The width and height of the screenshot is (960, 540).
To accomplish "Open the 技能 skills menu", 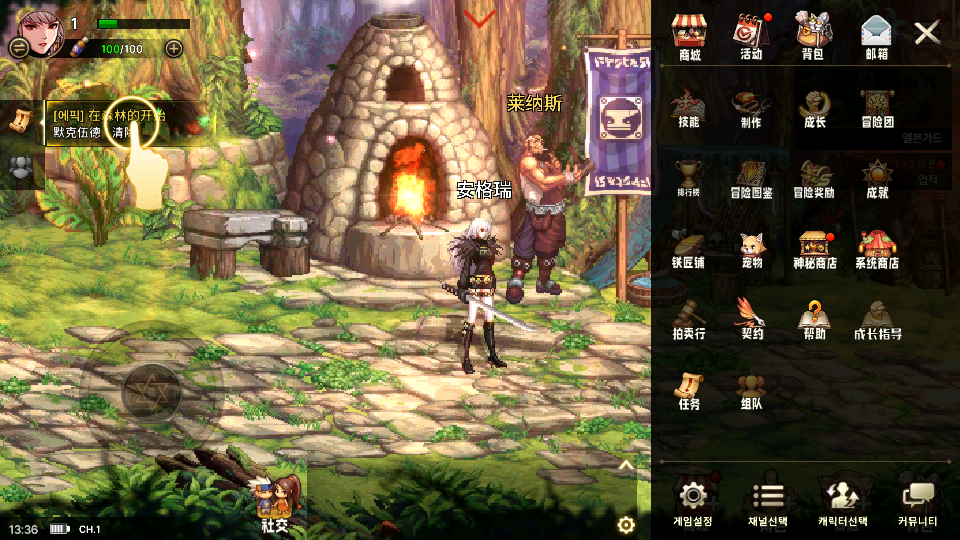I will pyautogui.click(x=689, y=106).
